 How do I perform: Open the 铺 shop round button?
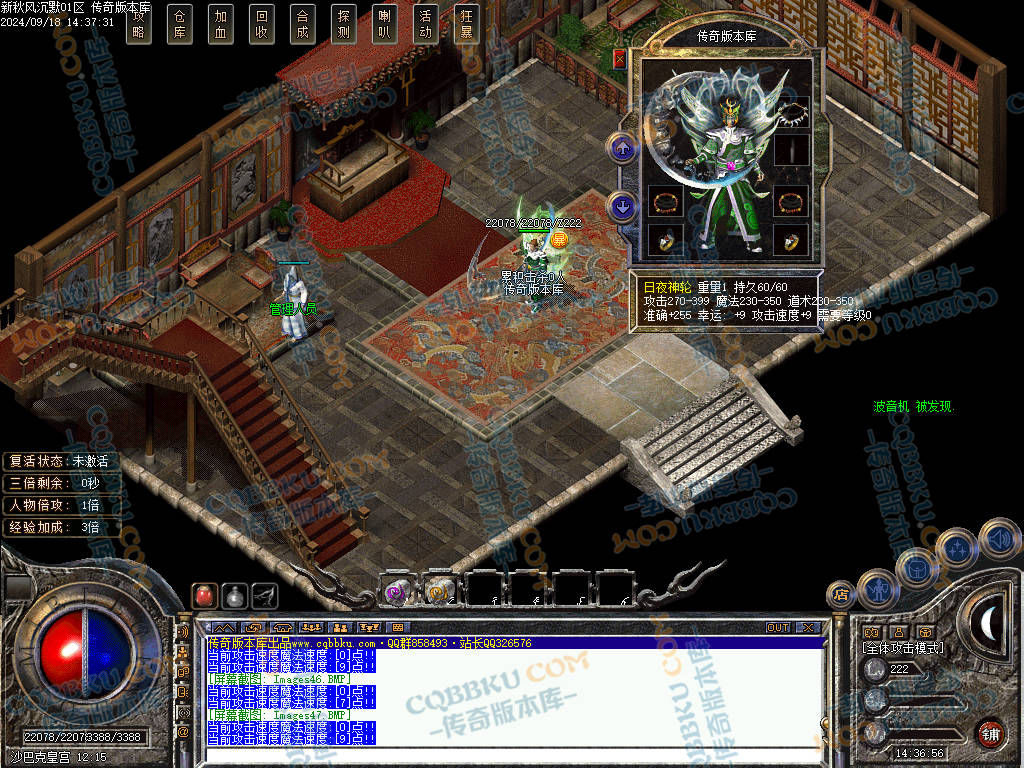pyautogui.click(x=990, y=733)
